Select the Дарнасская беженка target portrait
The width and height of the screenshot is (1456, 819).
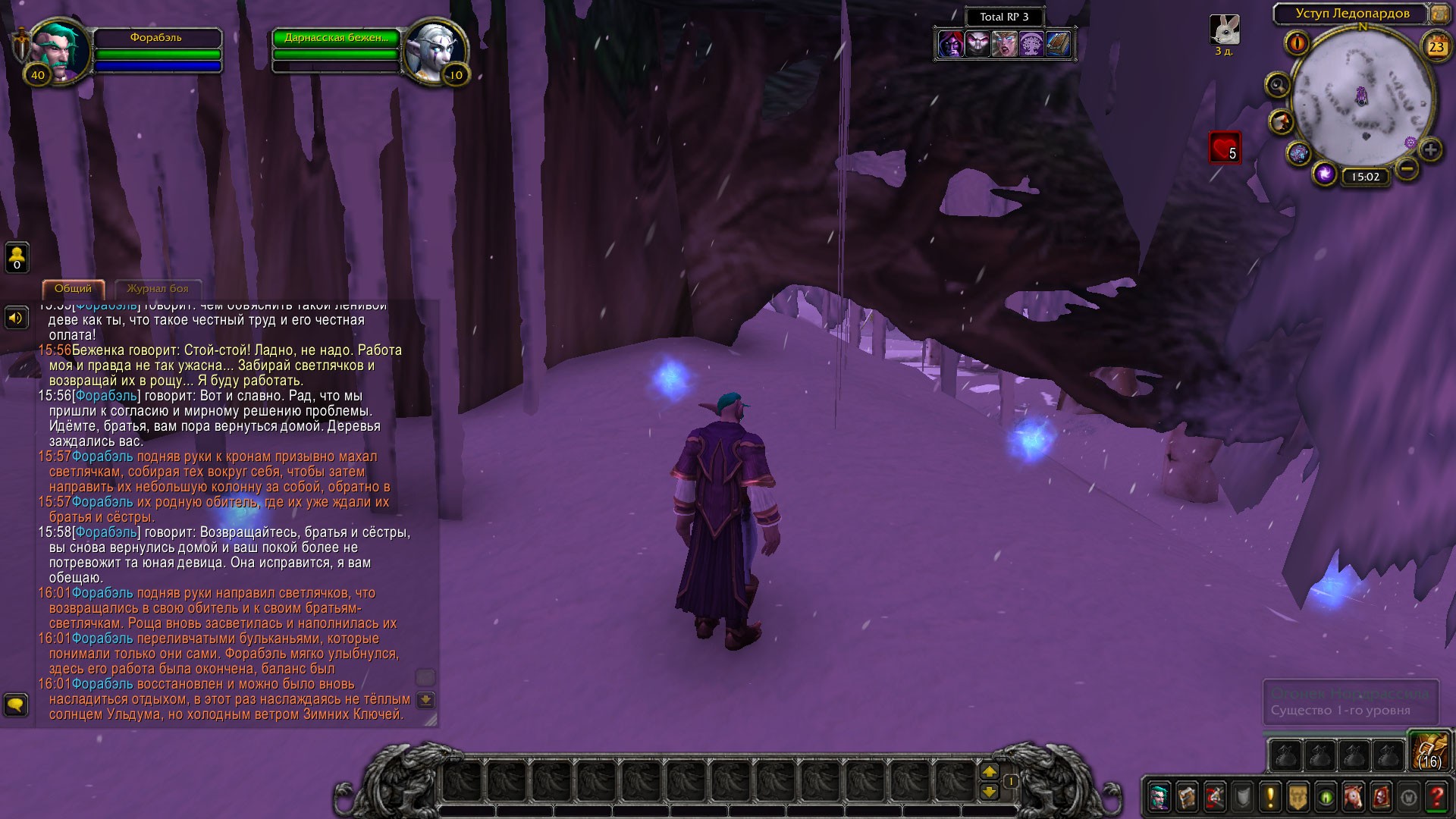tap(435, 49)
